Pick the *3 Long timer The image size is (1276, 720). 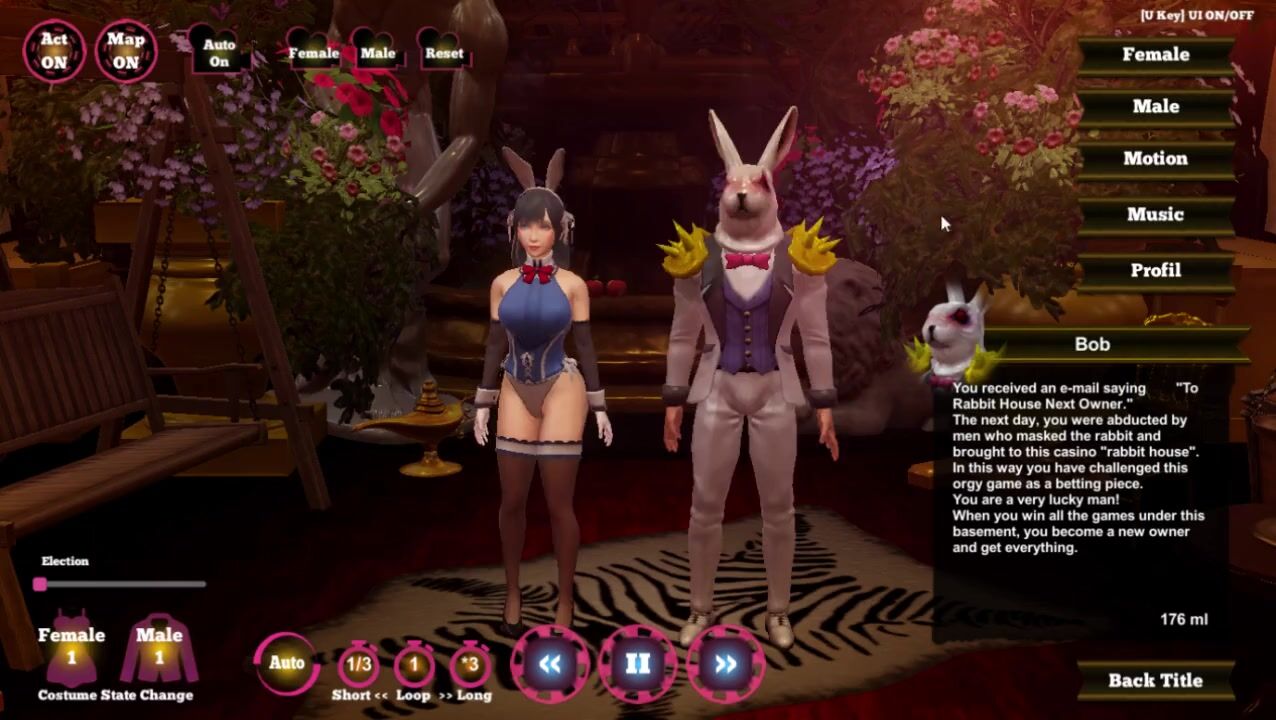pyautogui.click(x=470, y=665)
